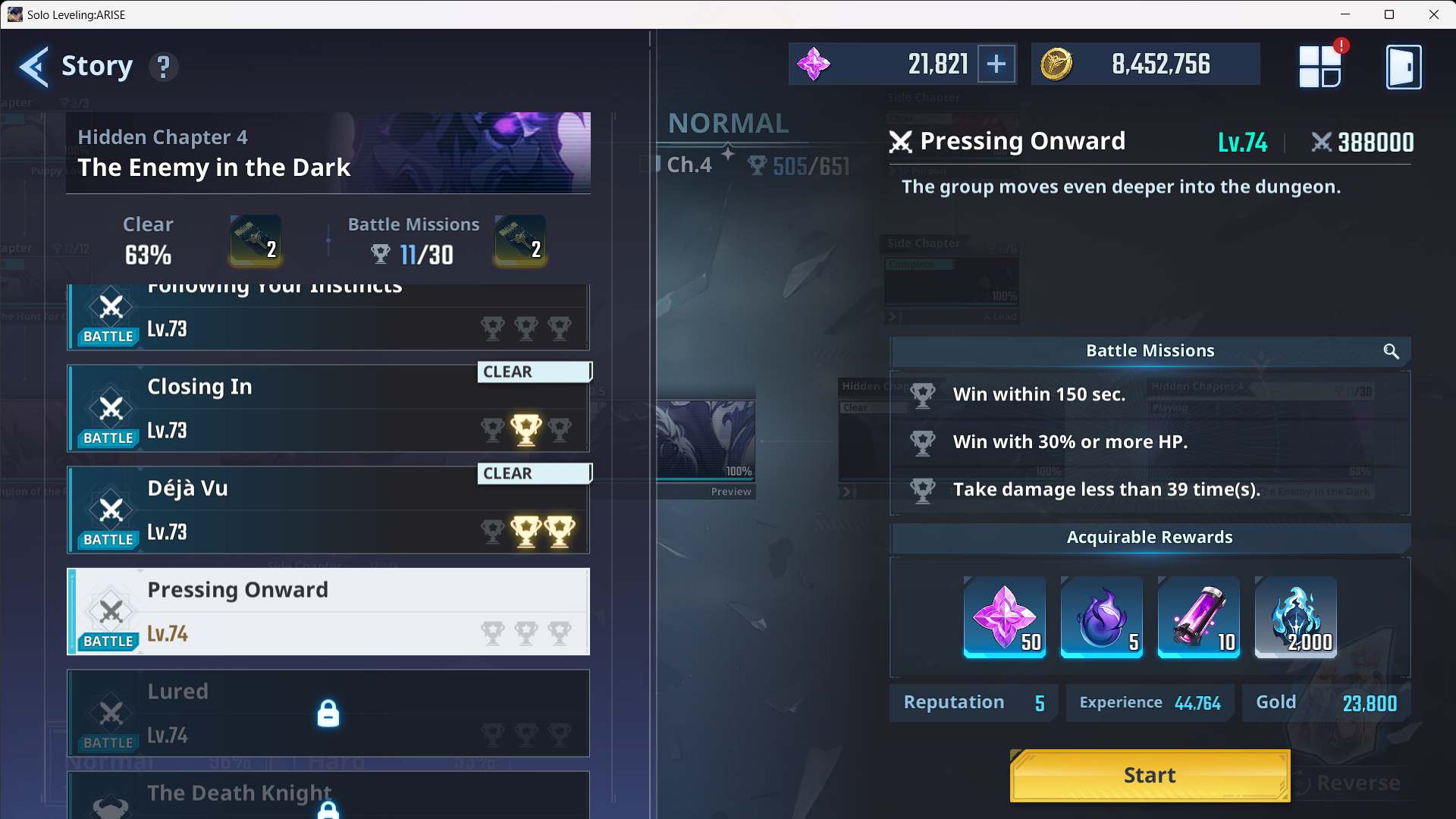Add more purple essence stones

pyautogui.click(x=996, y=64)
